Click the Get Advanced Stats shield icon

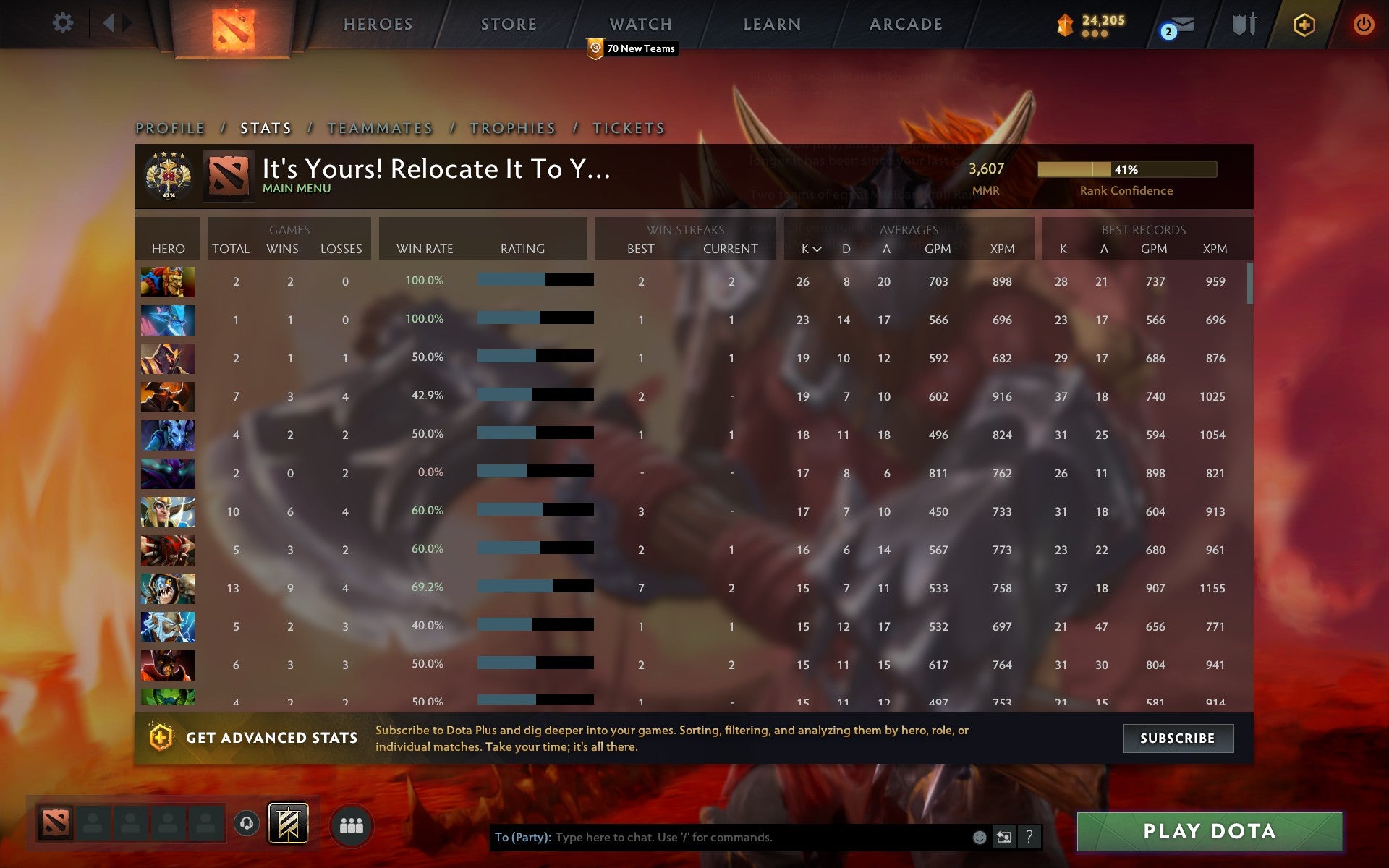[x=162, y=738]
